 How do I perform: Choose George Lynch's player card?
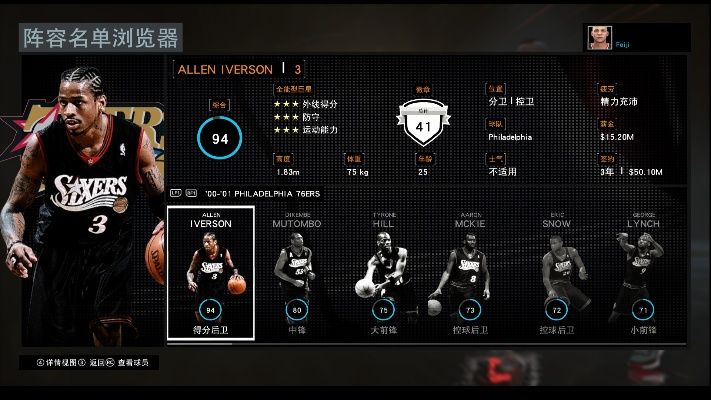click(642, 272)
